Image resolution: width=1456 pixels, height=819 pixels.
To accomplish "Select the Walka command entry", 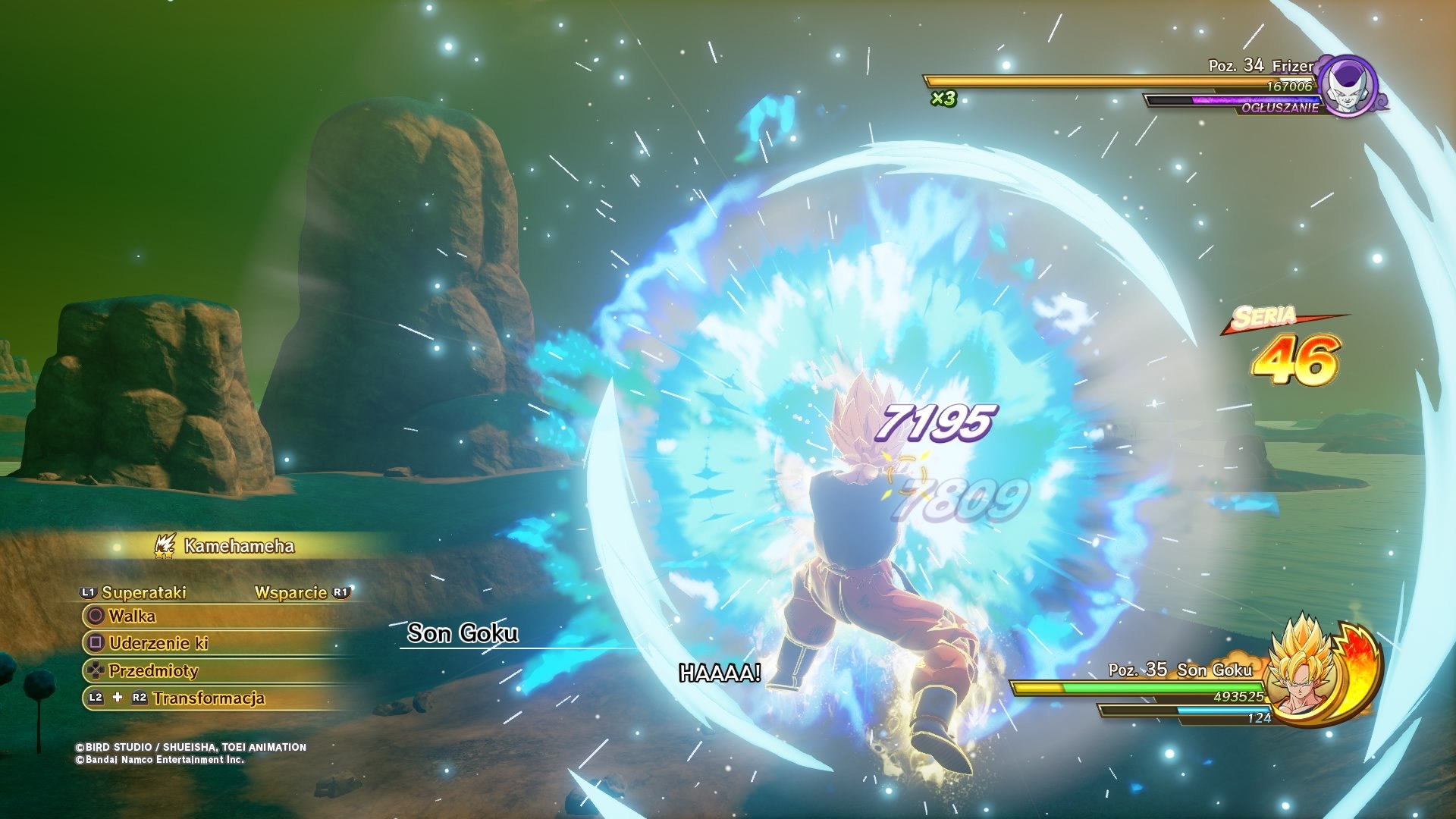I will 133,616.
